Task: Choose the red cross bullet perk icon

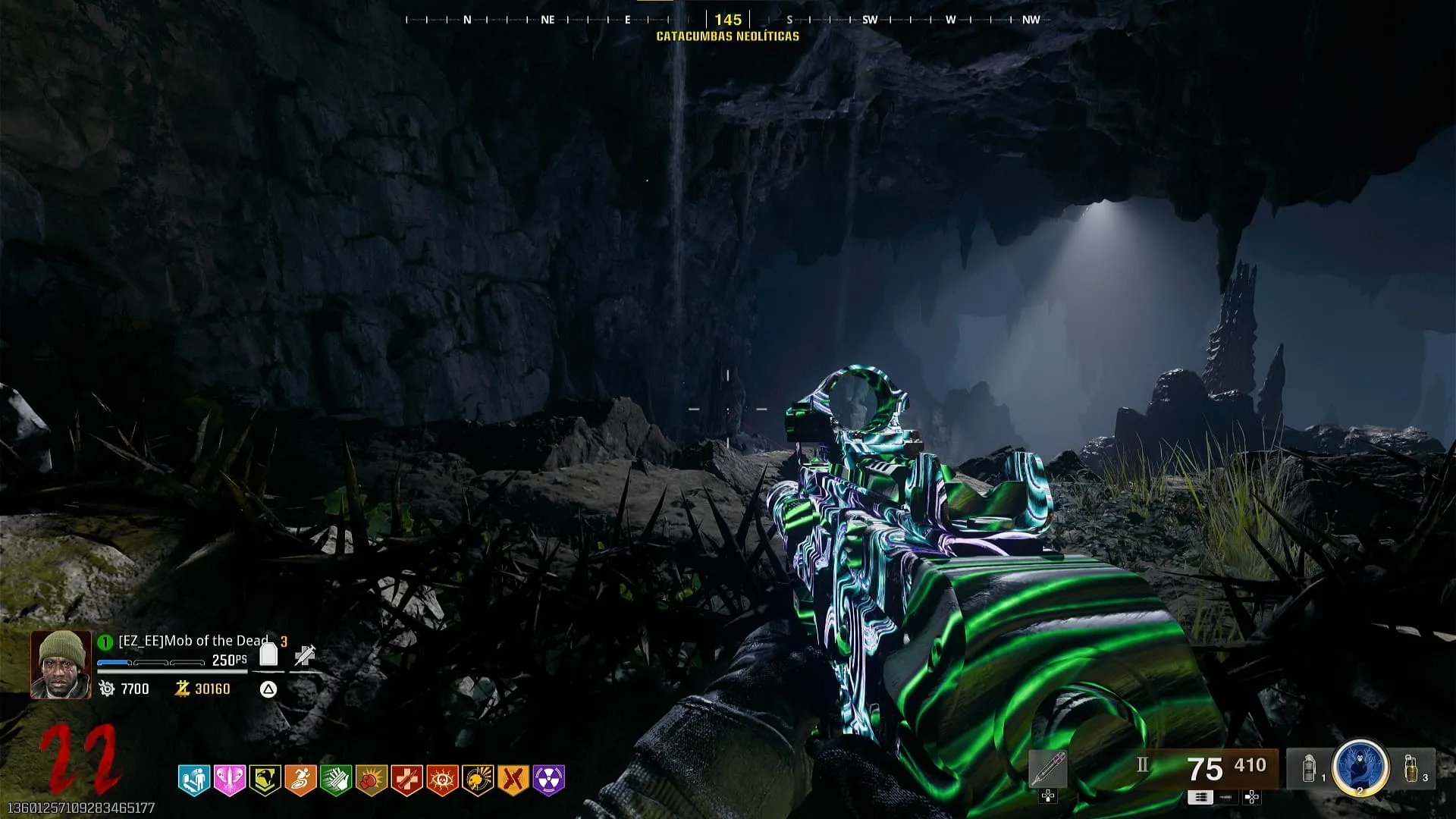Action: [406, 780]
